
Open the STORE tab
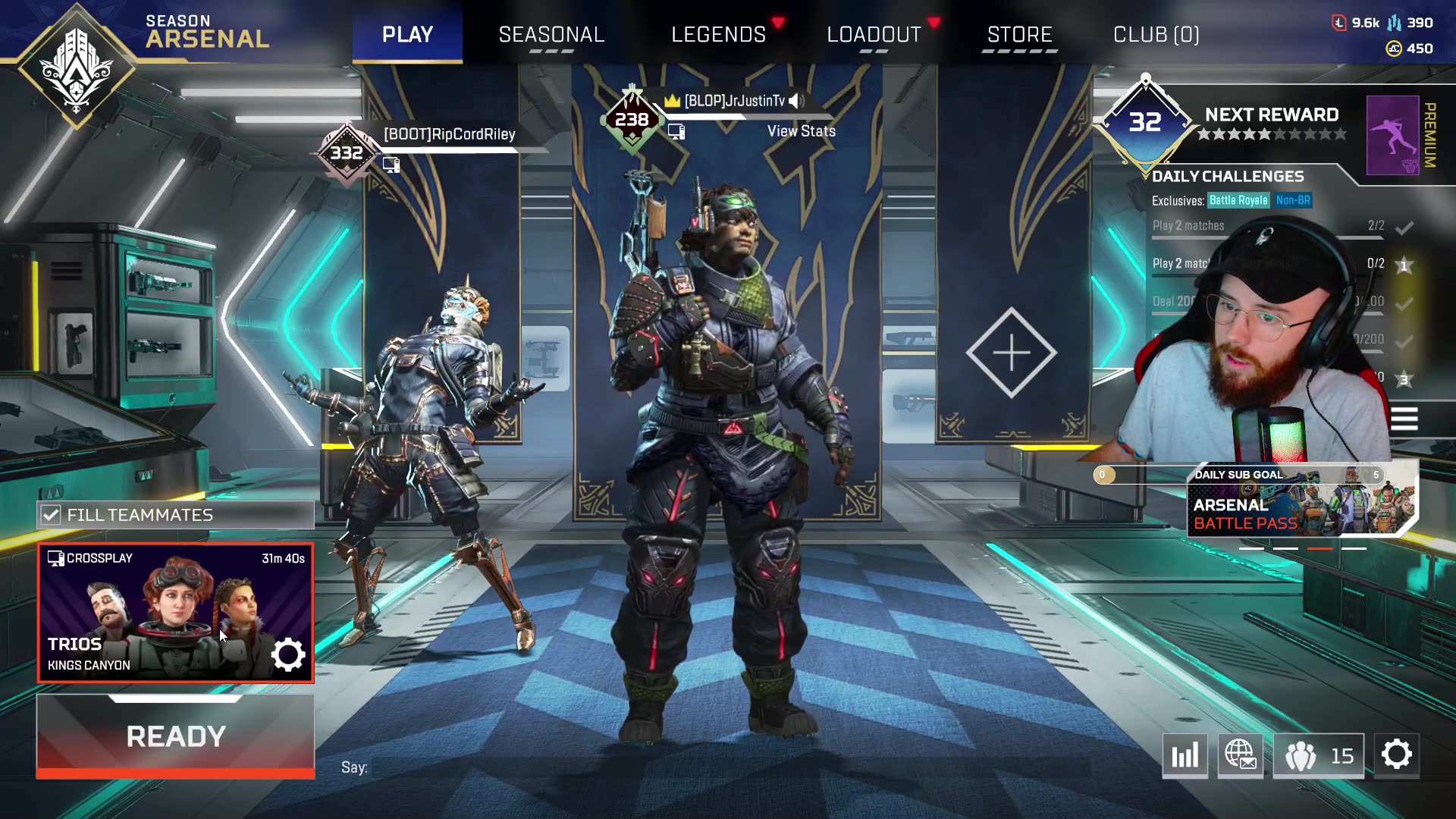tap(1019, 34)
